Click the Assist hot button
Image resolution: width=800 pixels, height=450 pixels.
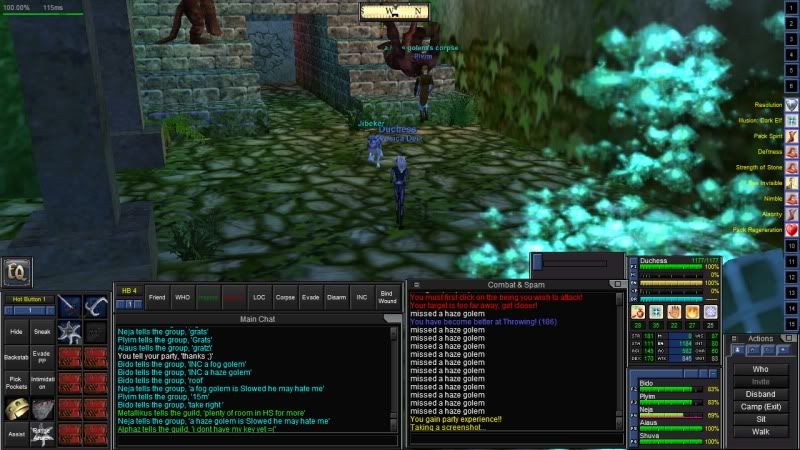15,435
